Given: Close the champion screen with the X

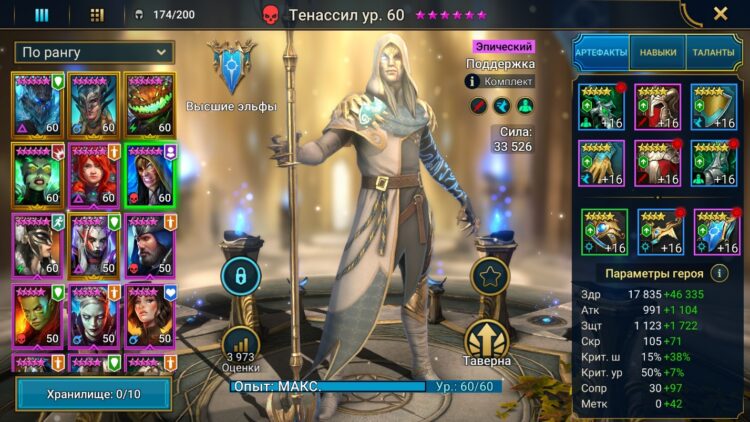Looking at the screenshot, I should coord(720,14).
